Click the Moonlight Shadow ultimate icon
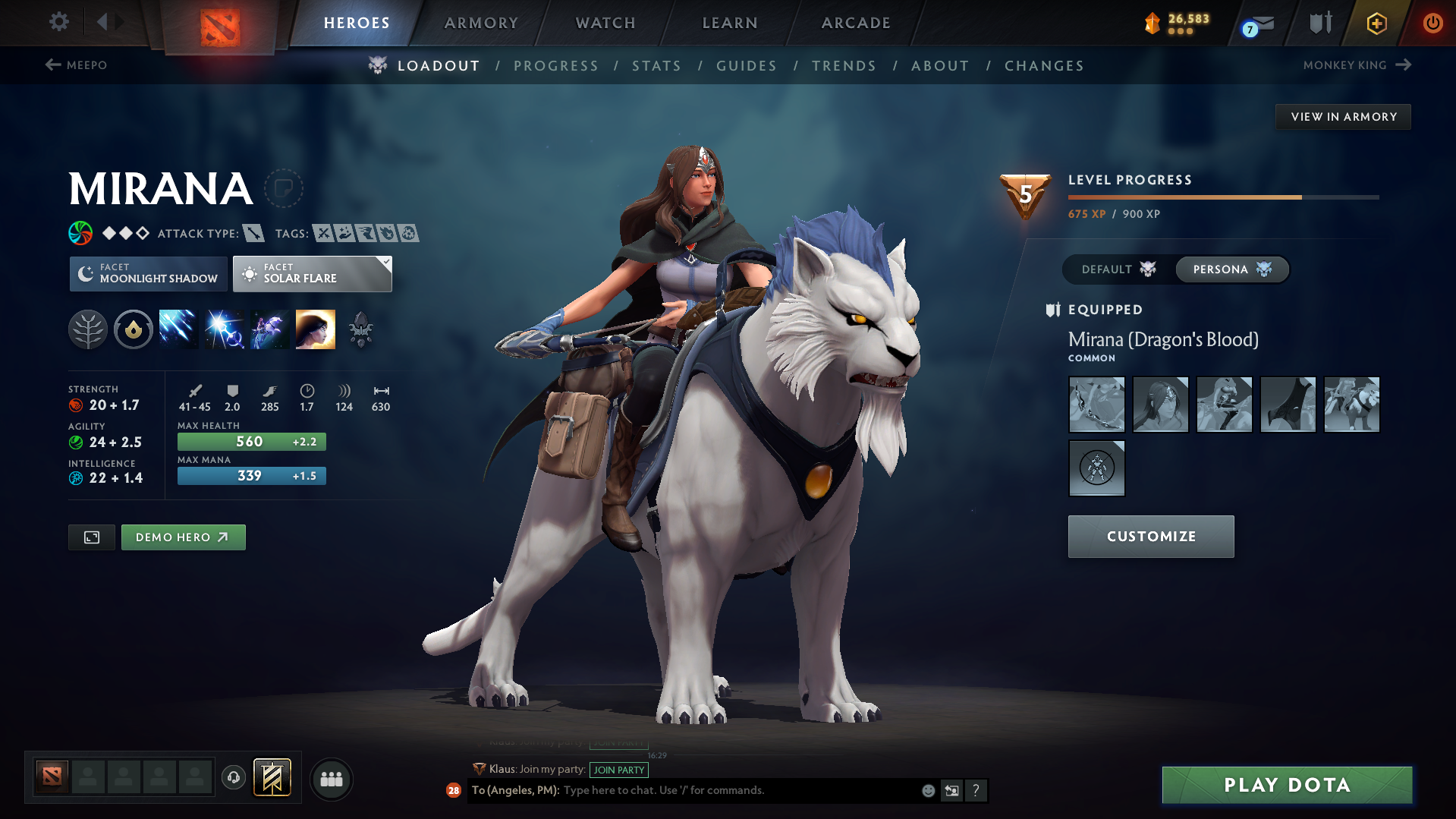Image resolution: width=1456 pixels, height=819 pixels. coord(316,329)
